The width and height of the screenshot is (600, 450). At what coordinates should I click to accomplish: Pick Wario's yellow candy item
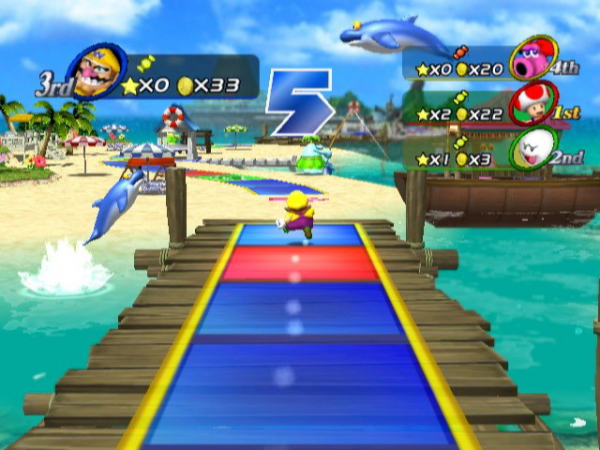coord(145,63)
